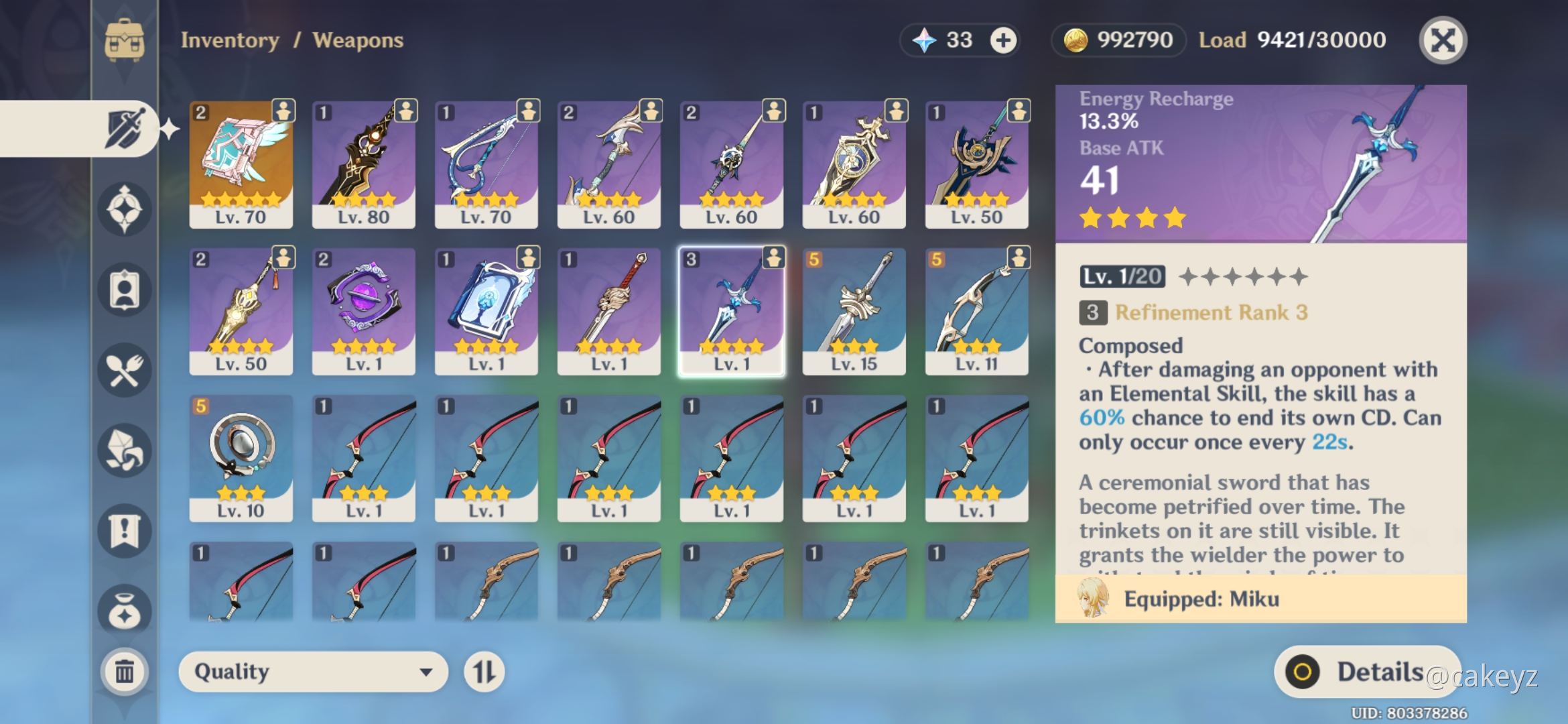Screen dimensions: 1568x724
Task: Select the Weapons breadcrumb tab
Action: pos(359,40)
